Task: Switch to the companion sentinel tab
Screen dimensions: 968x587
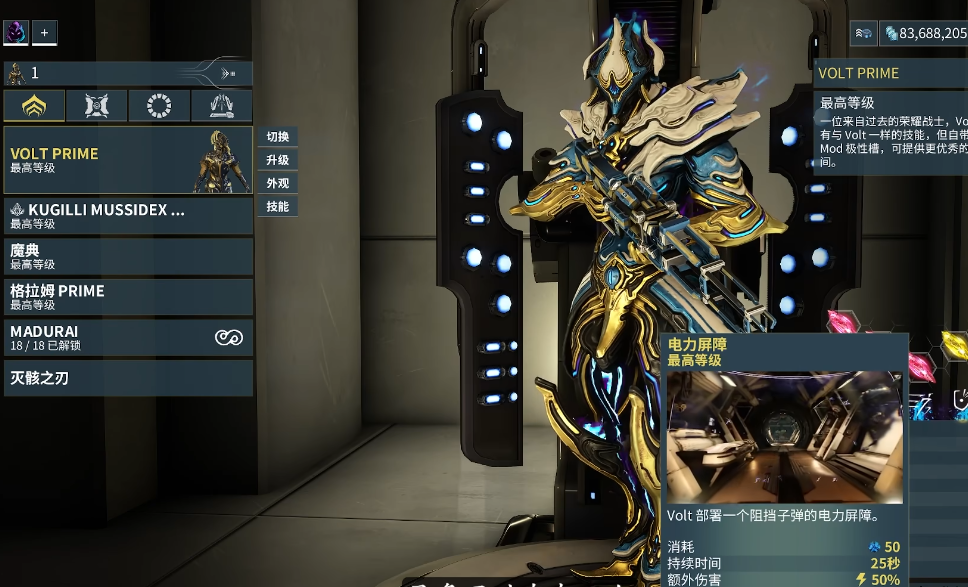Action: 97,106
